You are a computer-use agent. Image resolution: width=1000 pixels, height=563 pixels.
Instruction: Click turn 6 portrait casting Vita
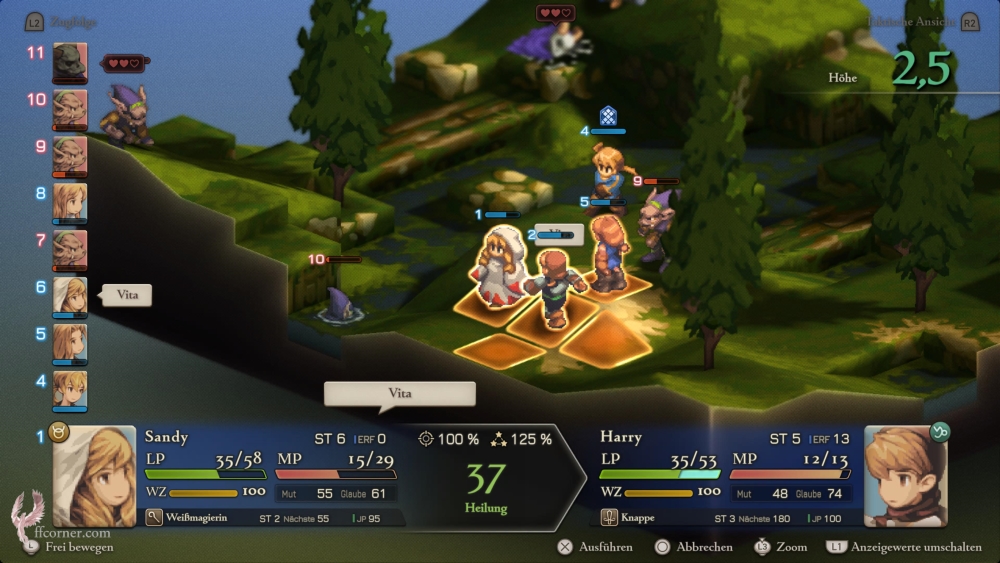click(x=70, y=297)
